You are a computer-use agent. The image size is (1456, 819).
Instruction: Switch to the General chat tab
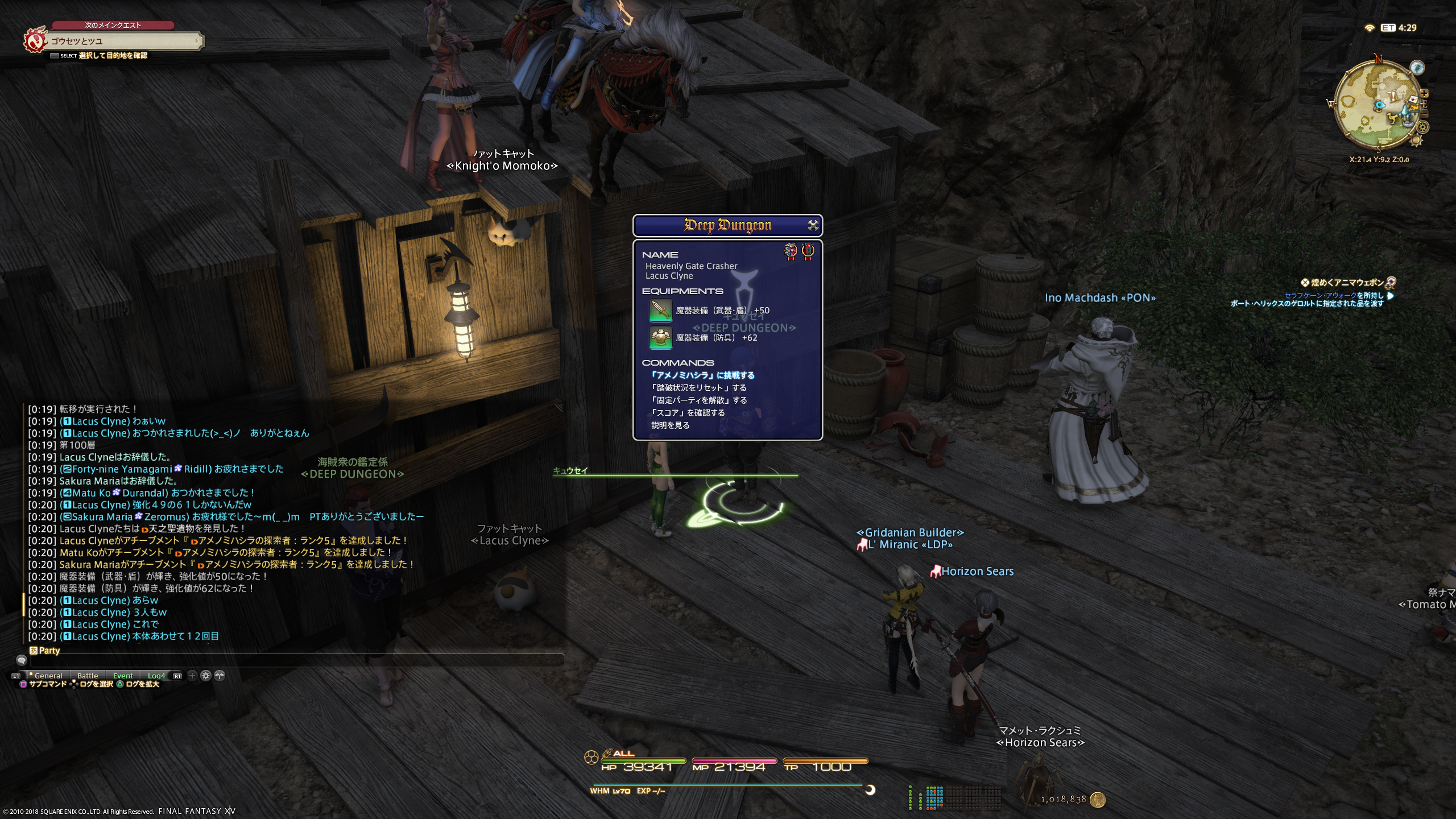pos(48,676)
